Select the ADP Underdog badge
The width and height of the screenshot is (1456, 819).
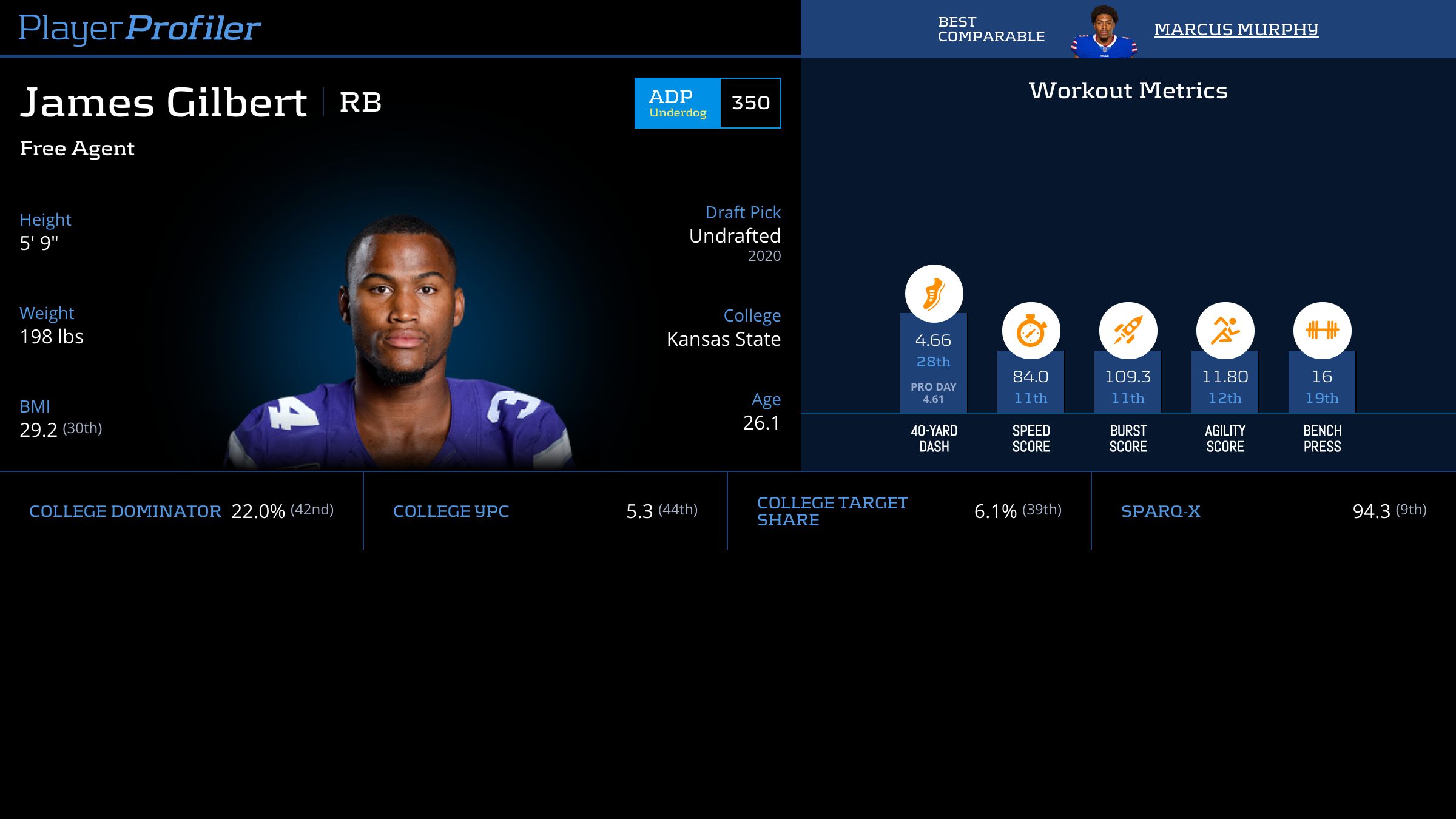(x=678, y=103)
